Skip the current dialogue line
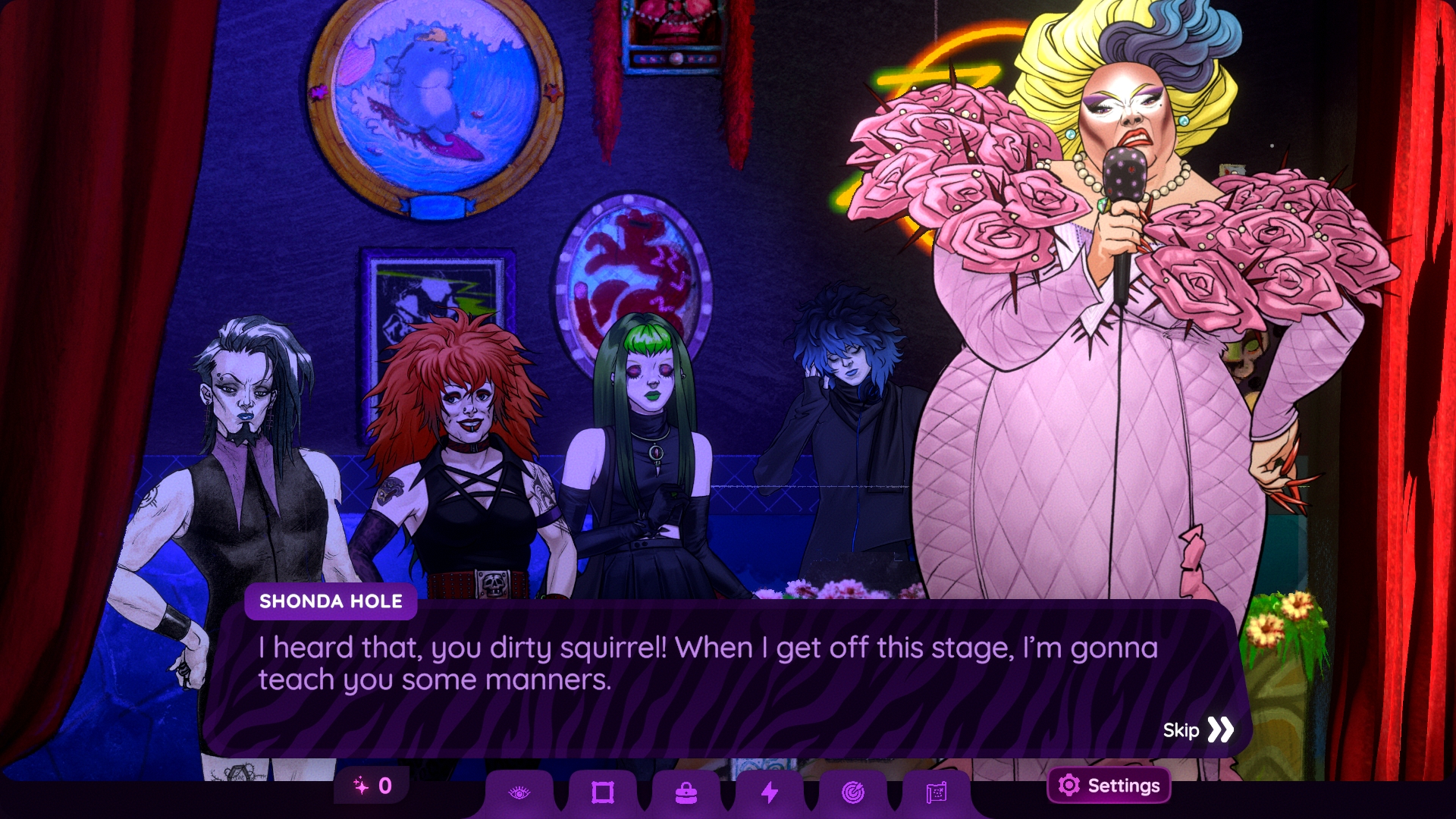This screenshot has width=1456, height=819. pyautogui.click(x=1198, y=730)
